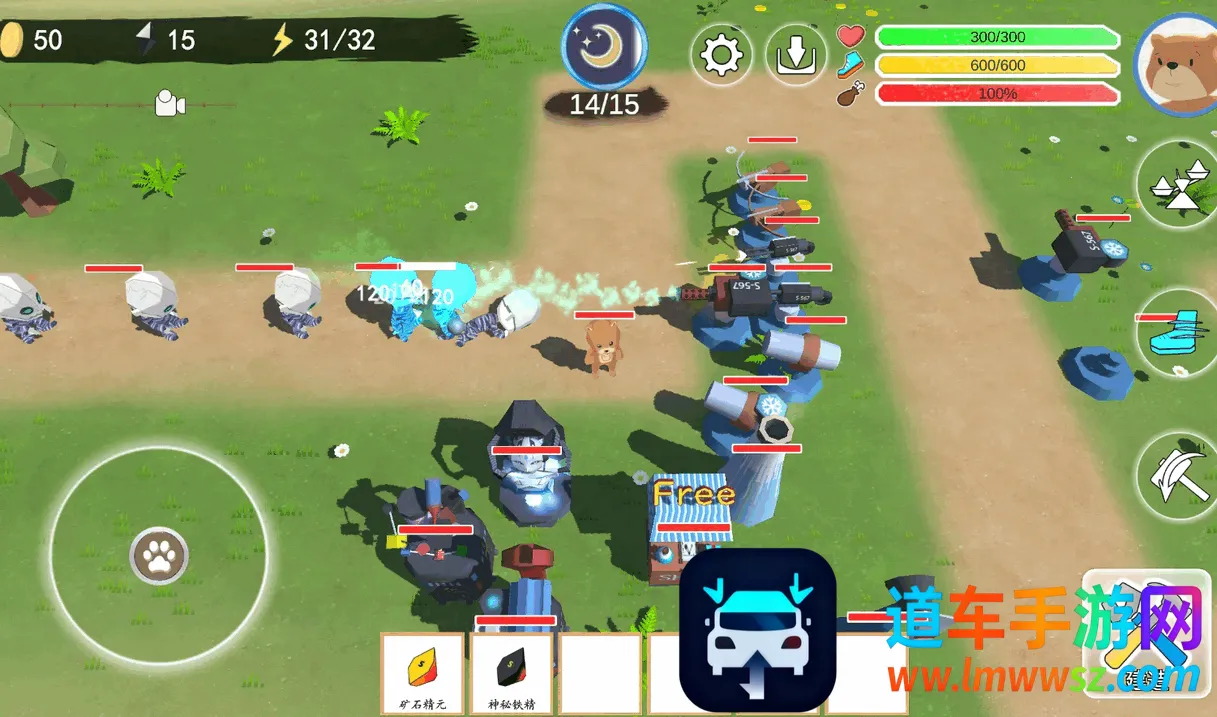Image resolution: width=1217 pixels, height=717 pixels.
Task: Select the 神秘铁精 item slot
Action: coord(512,674)
